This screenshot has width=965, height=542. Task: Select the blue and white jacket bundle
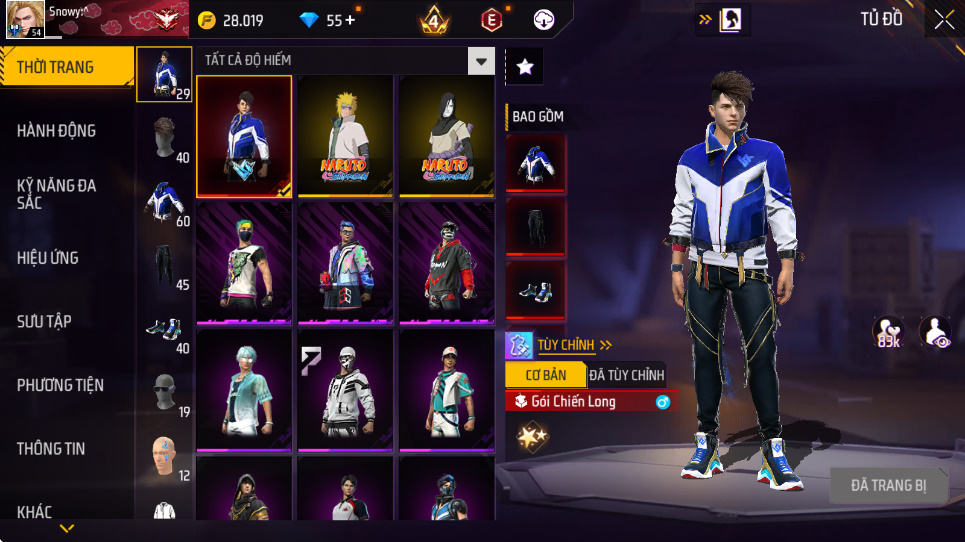click(244, 136)
